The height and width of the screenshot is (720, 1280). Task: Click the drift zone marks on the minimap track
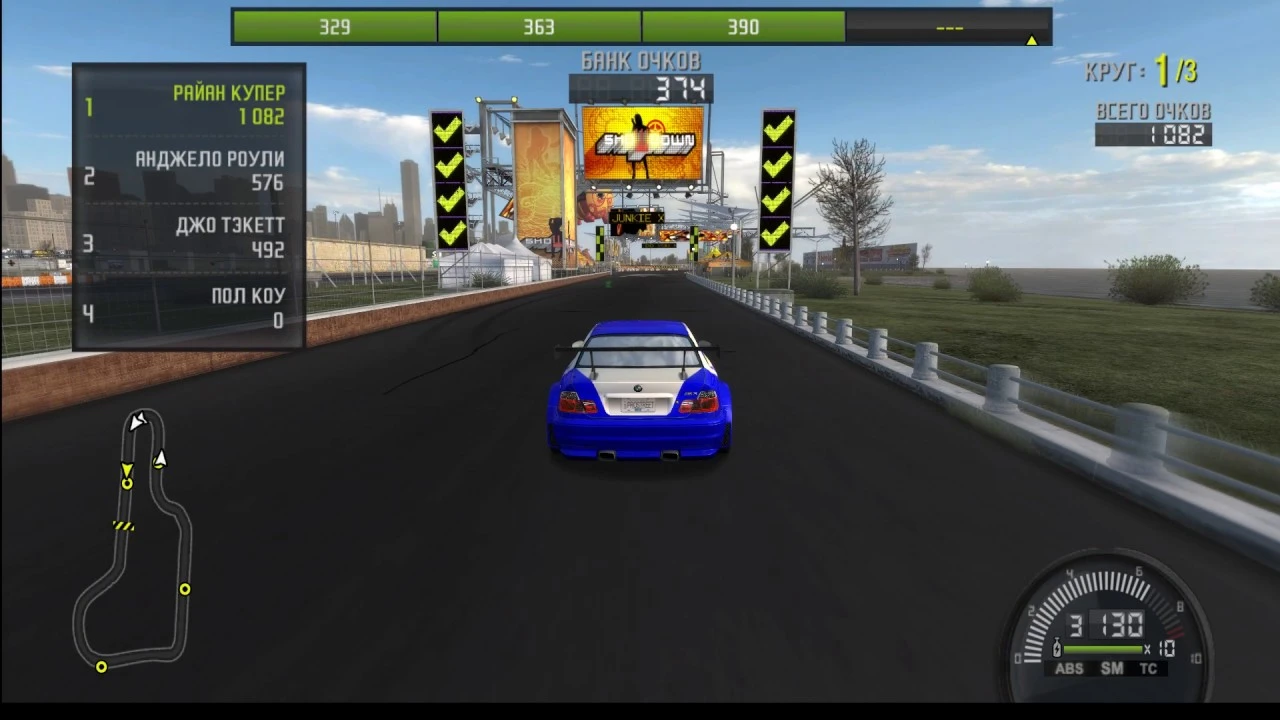(x=122, y=525)
